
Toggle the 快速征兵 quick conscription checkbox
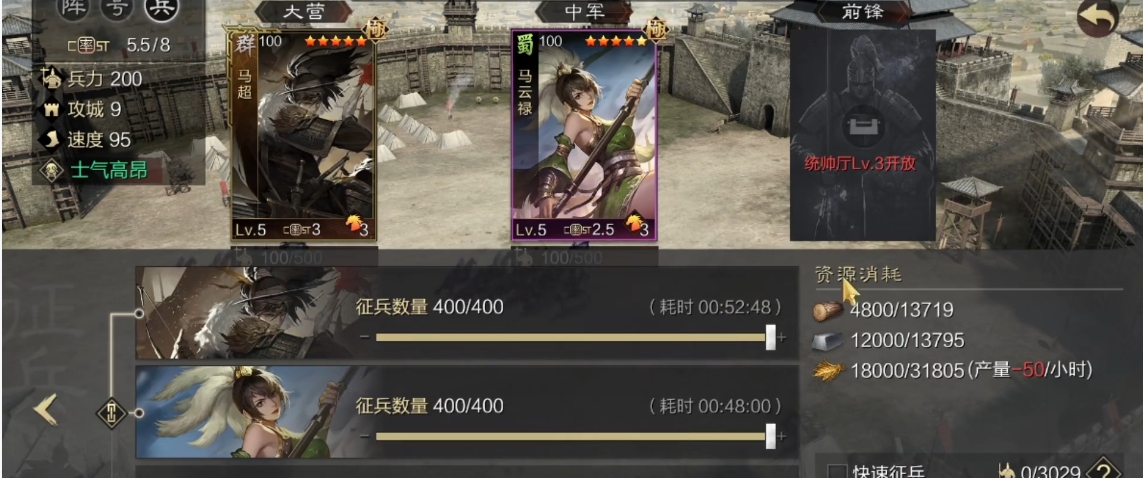[835, 470]
